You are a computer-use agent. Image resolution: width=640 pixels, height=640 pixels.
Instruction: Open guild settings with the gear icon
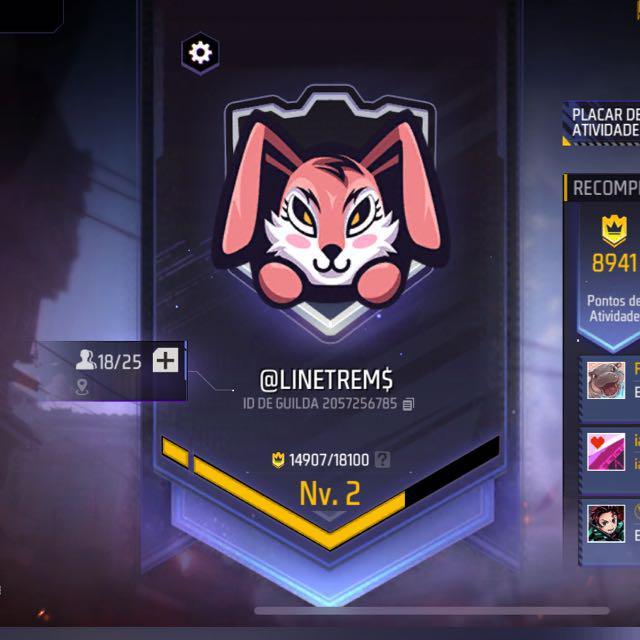point(200,52)
